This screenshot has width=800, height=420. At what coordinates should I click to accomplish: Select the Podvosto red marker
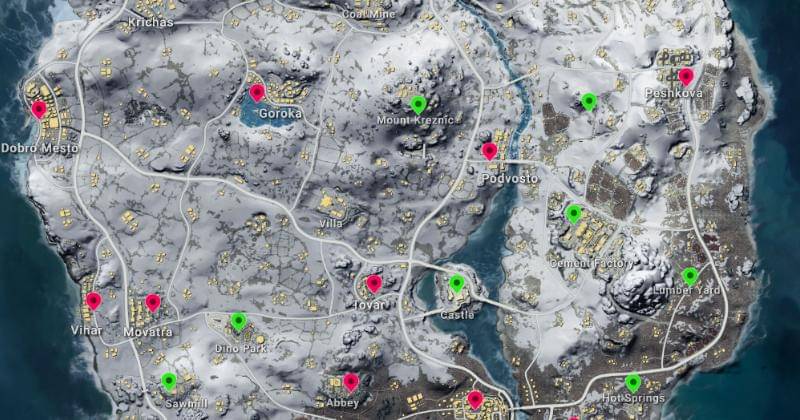pyautogui.click(x=489, y=151)
